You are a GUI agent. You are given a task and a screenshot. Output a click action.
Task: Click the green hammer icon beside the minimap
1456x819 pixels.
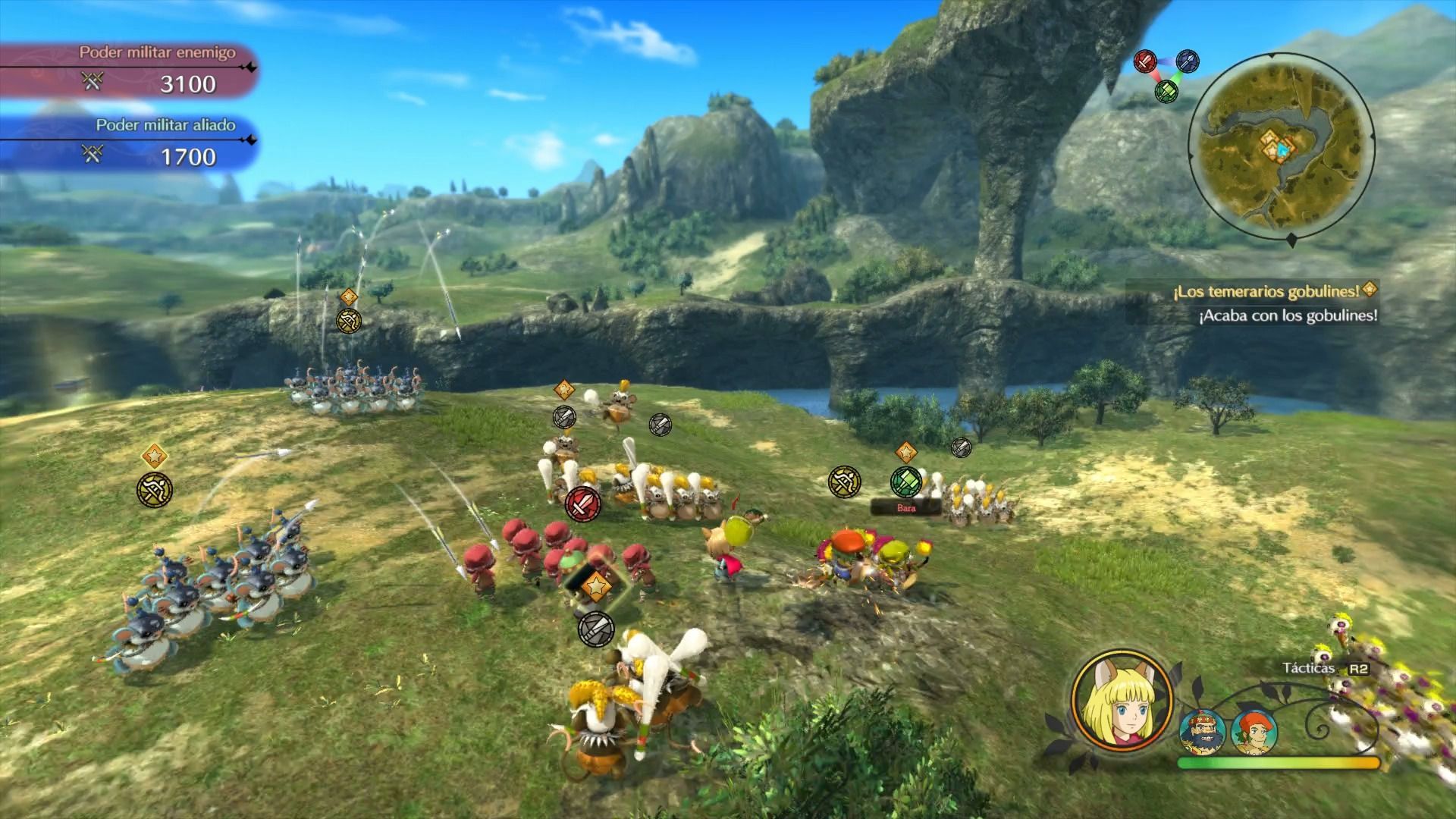point(1166,91)
